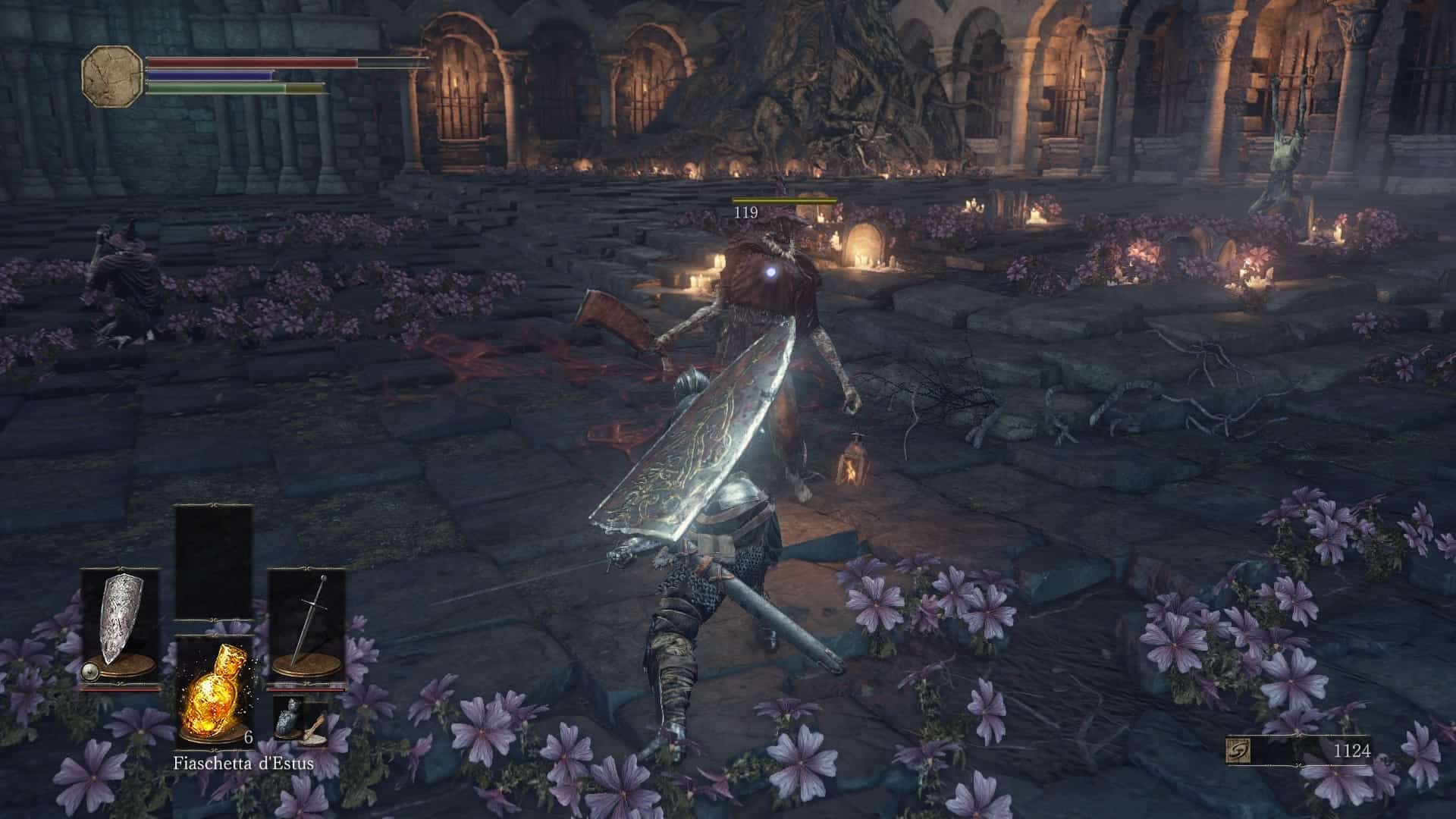Use the Fiaschetta d'Estus flask
1456x819 pixels.
(x=213, y=692)
